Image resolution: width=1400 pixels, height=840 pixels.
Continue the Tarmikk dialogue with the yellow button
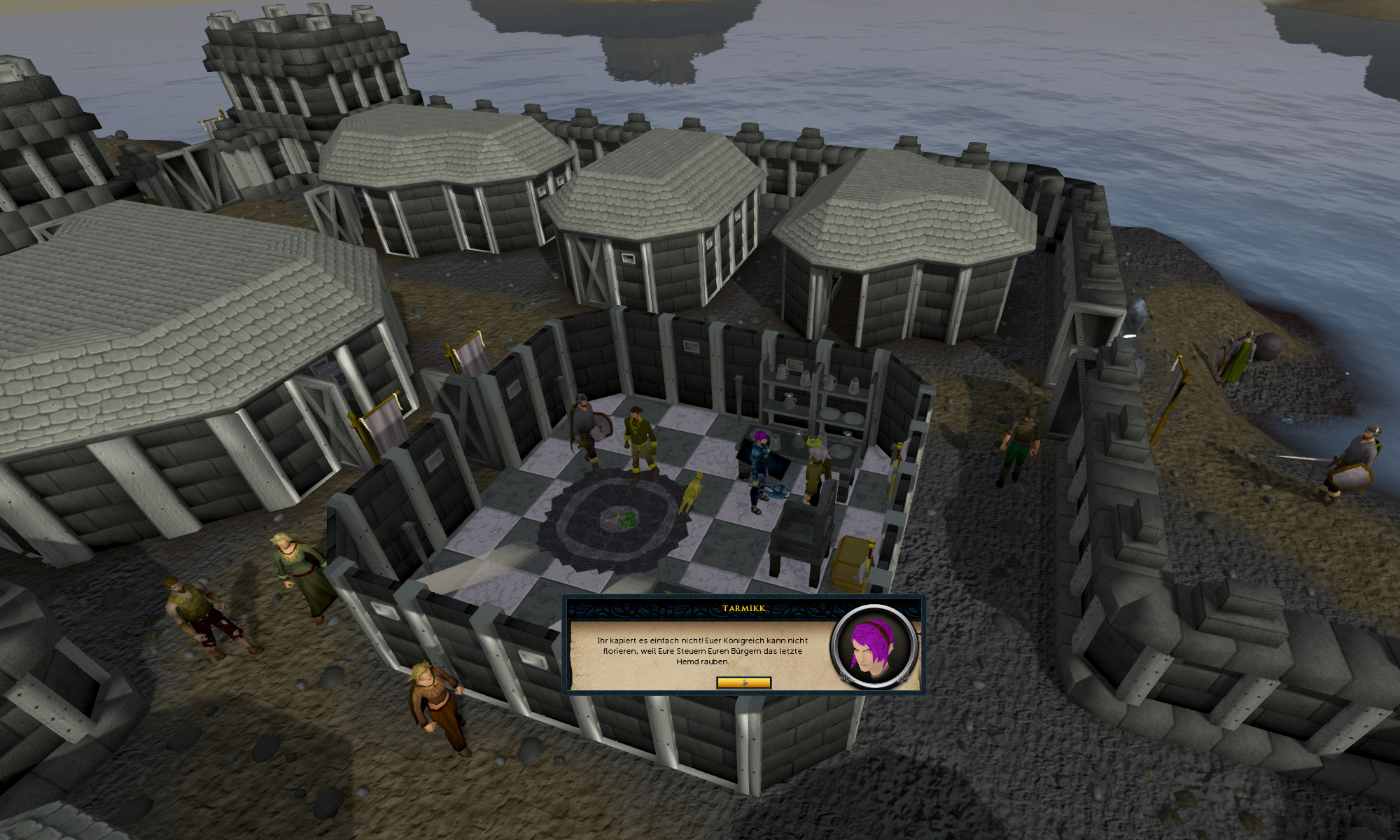point(743,682)
